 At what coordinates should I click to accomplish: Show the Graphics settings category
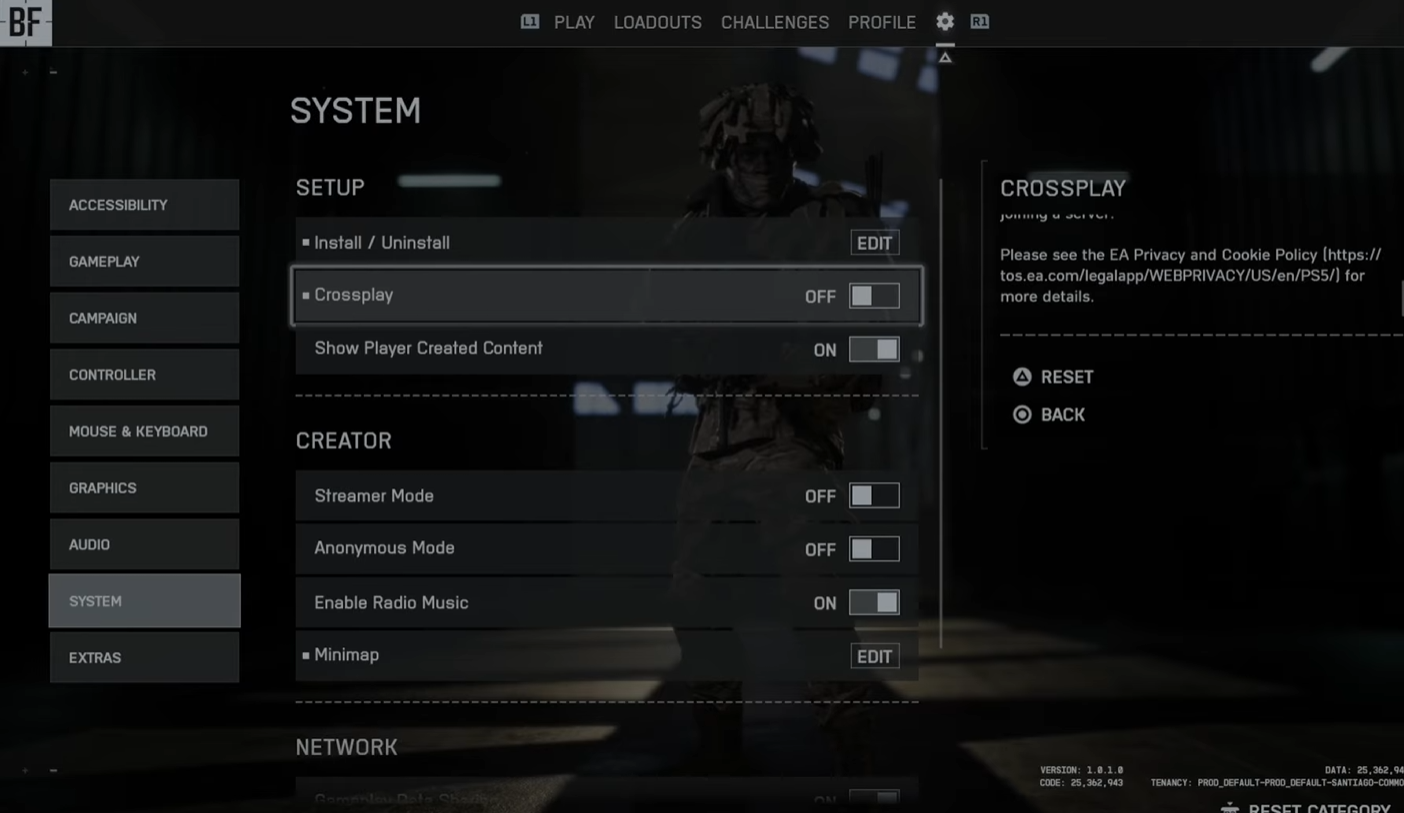click(x=144, y=488)
